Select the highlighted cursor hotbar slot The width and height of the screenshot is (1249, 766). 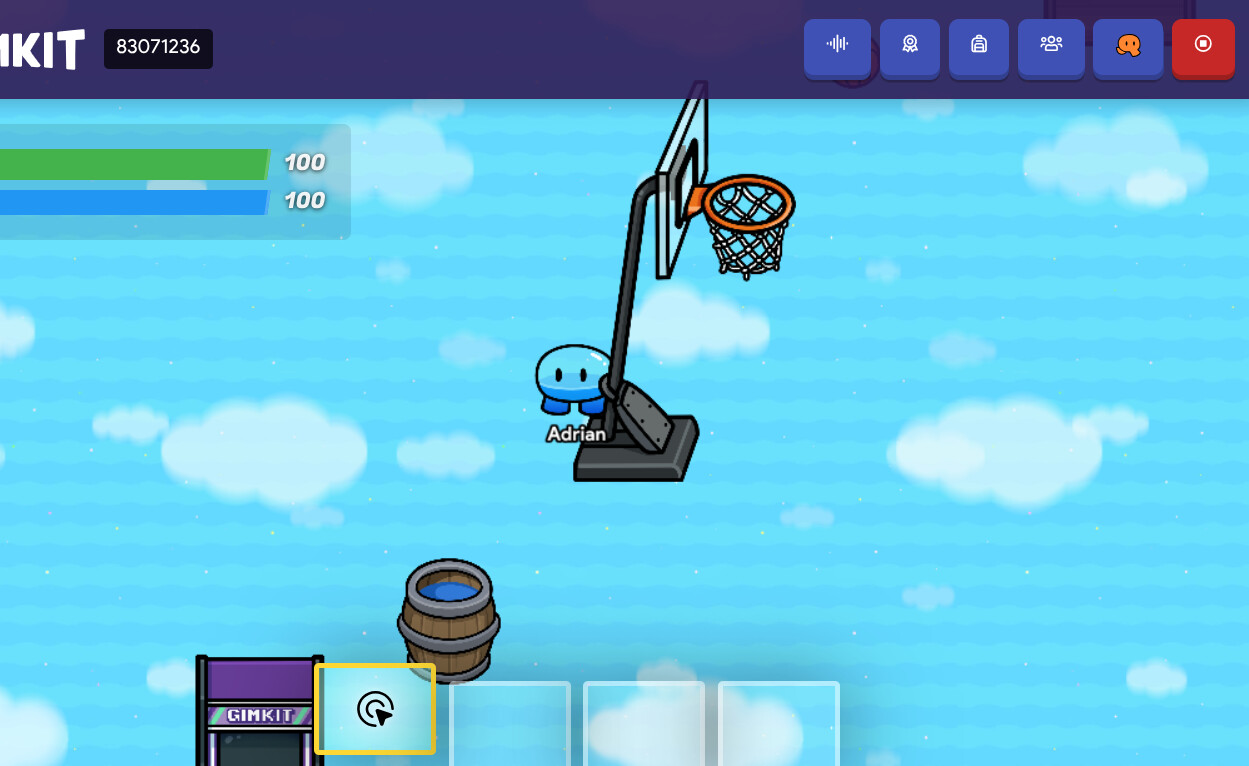click(x=375, y=709)
